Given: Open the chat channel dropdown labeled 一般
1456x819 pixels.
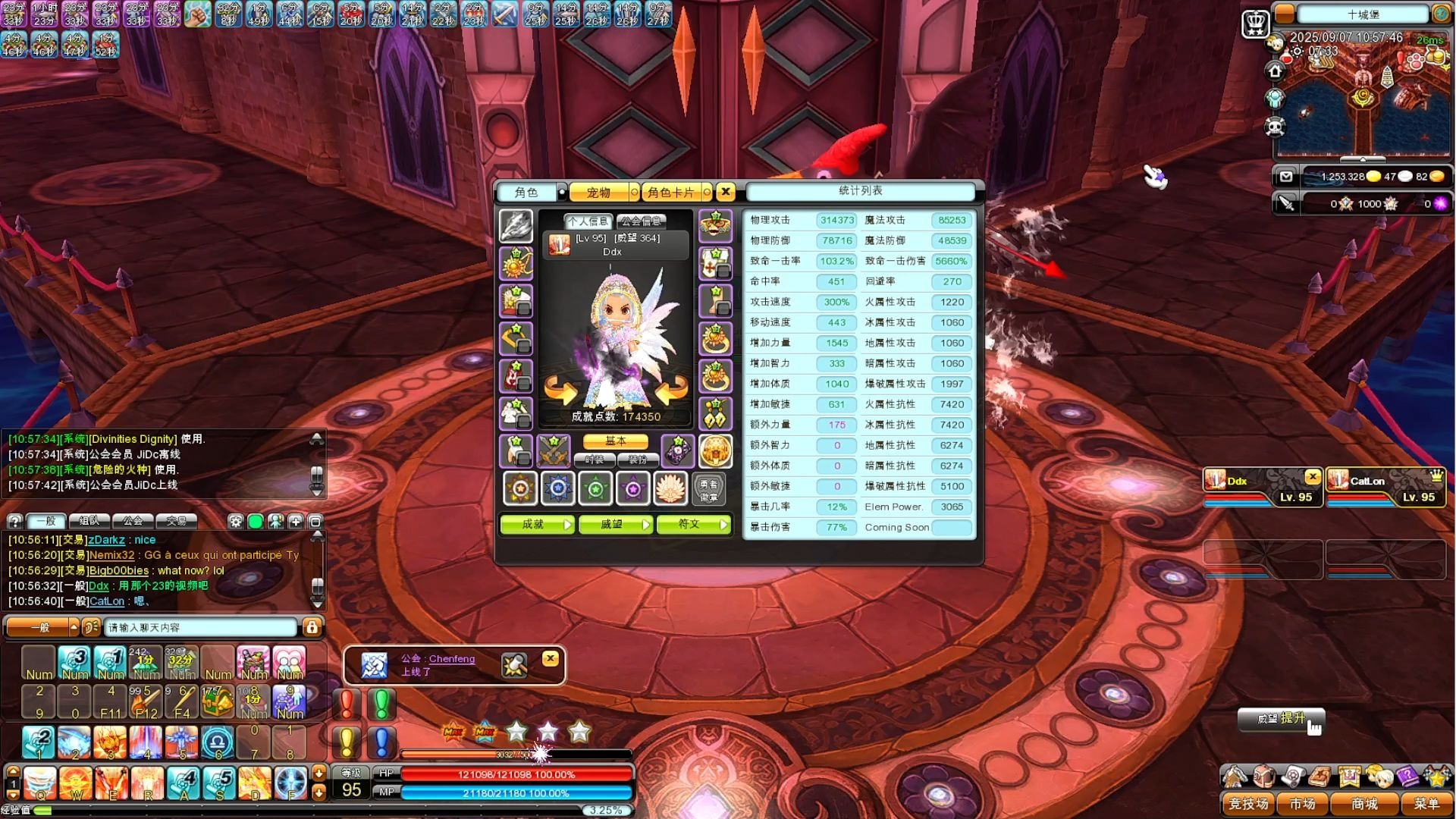Looking at the screenshot, I should click(x=42, y=627).
